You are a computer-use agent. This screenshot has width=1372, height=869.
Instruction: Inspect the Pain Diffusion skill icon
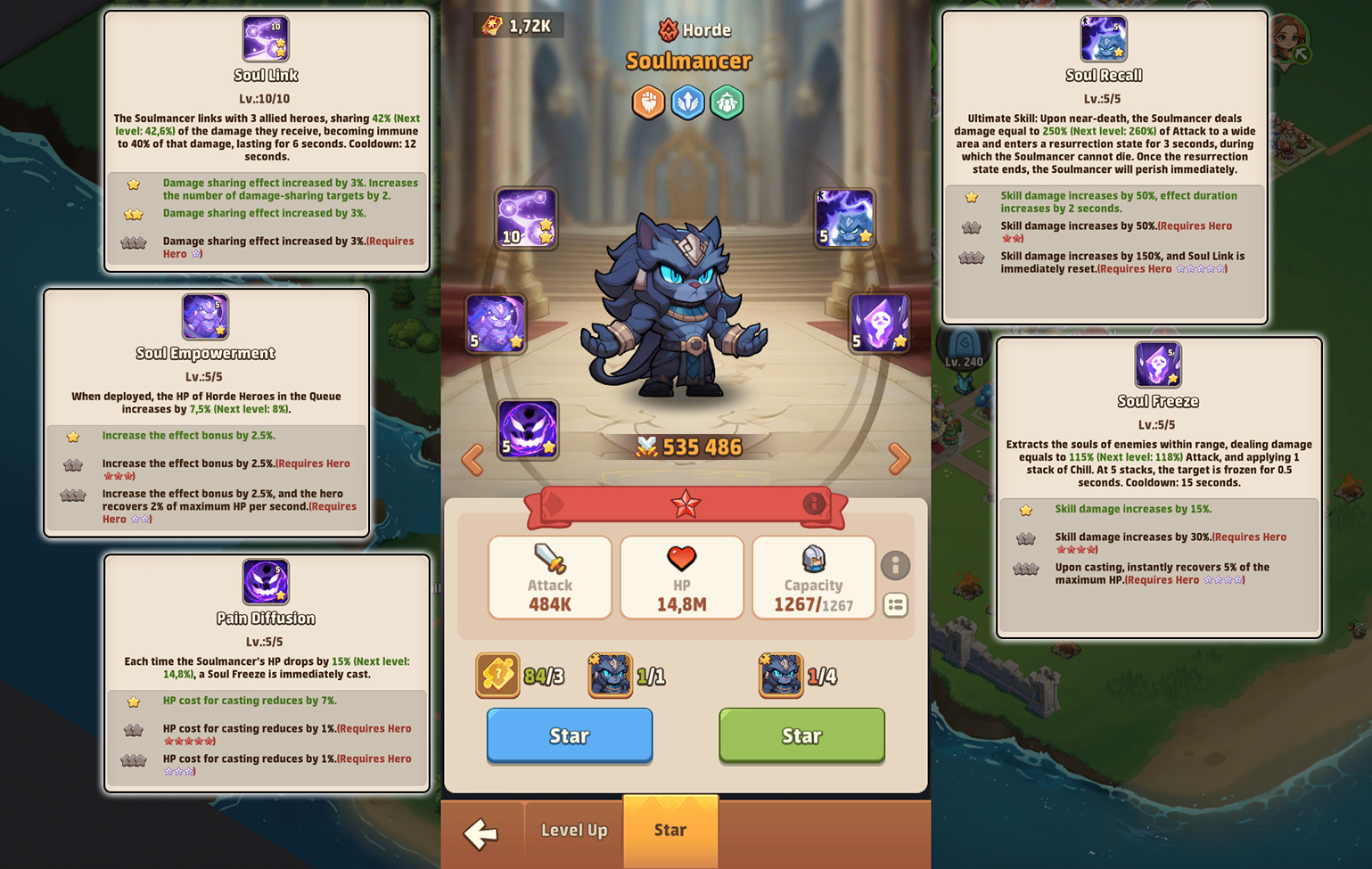coord(528,429)
